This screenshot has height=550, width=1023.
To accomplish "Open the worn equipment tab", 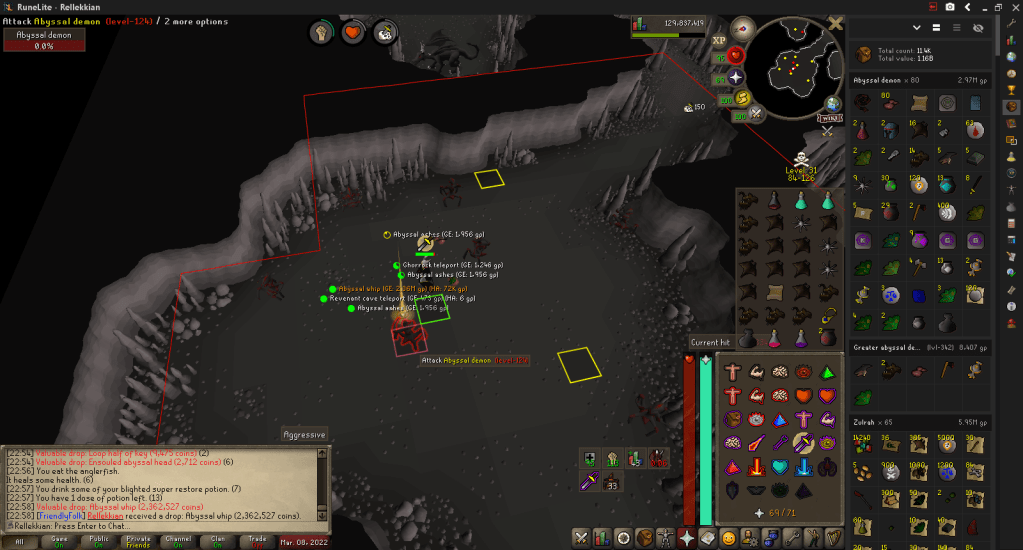I will coord(664,538).
